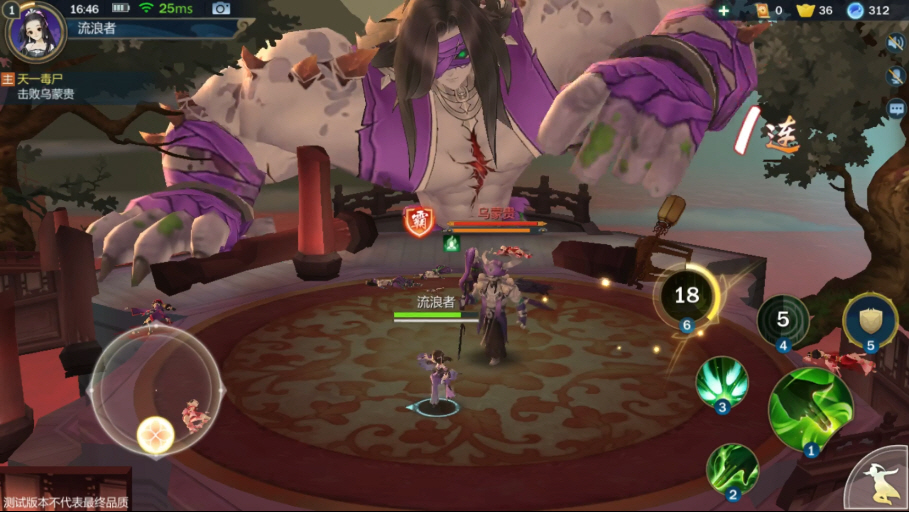Toggle the muted speaker sound button
Viewport: 909px width, 512px height.
[895, 43]
